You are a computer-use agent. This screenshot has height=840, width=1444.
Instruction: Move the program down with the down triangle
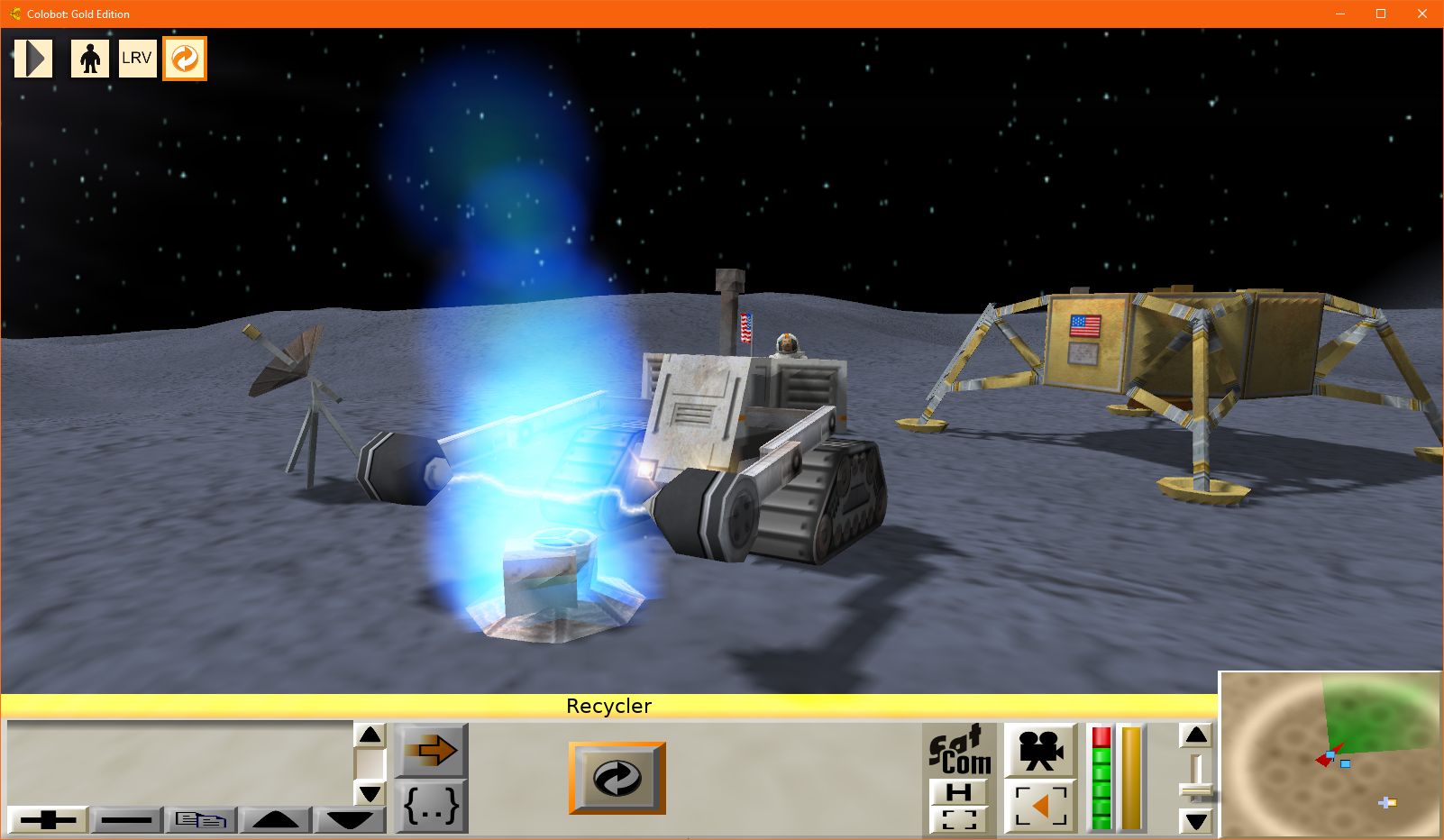click(x=350, y=820)
